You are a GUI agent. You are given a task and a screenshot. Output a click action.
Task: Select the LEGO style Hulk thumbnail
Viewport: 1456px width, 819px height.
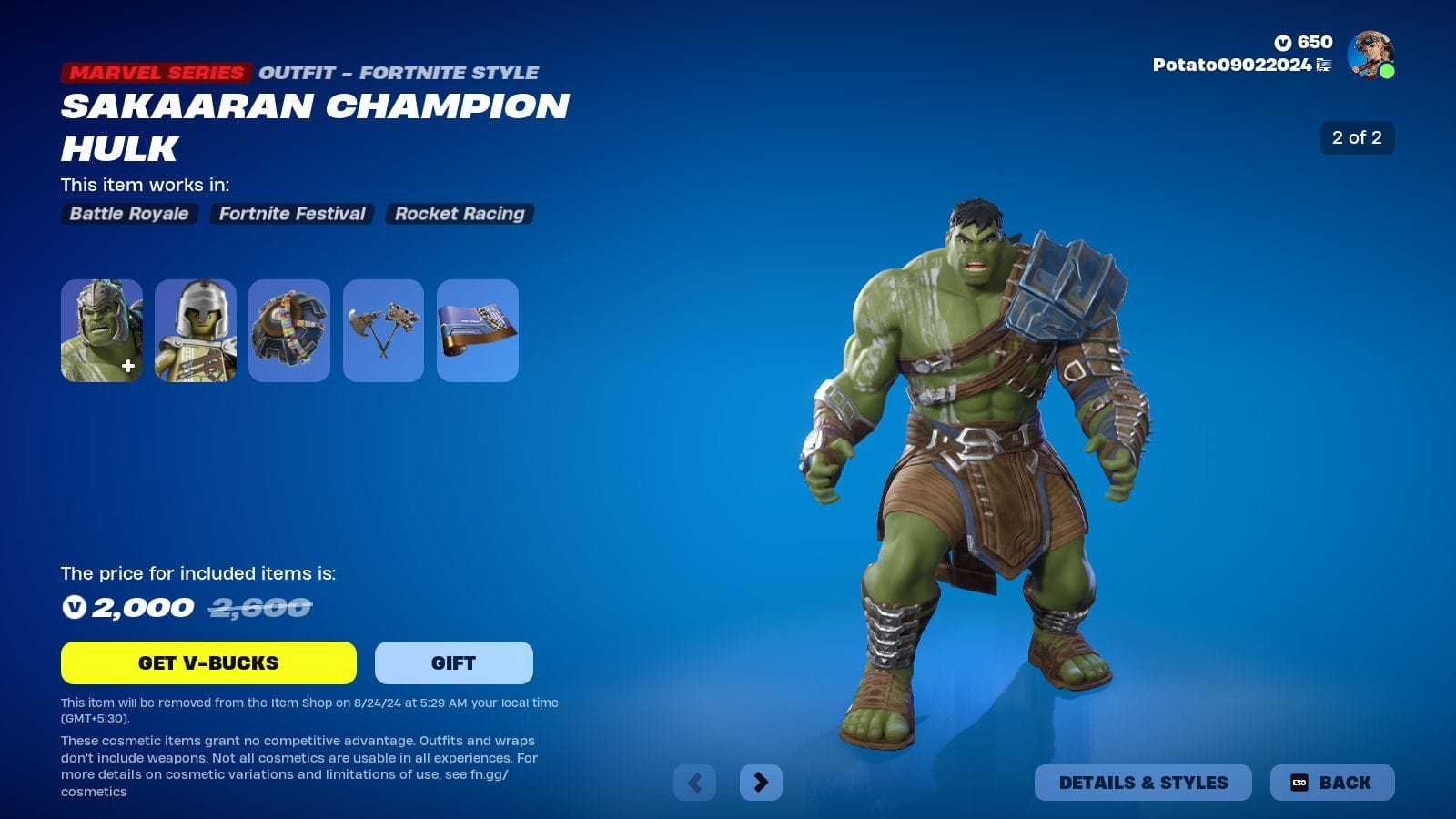pos(196,330)
